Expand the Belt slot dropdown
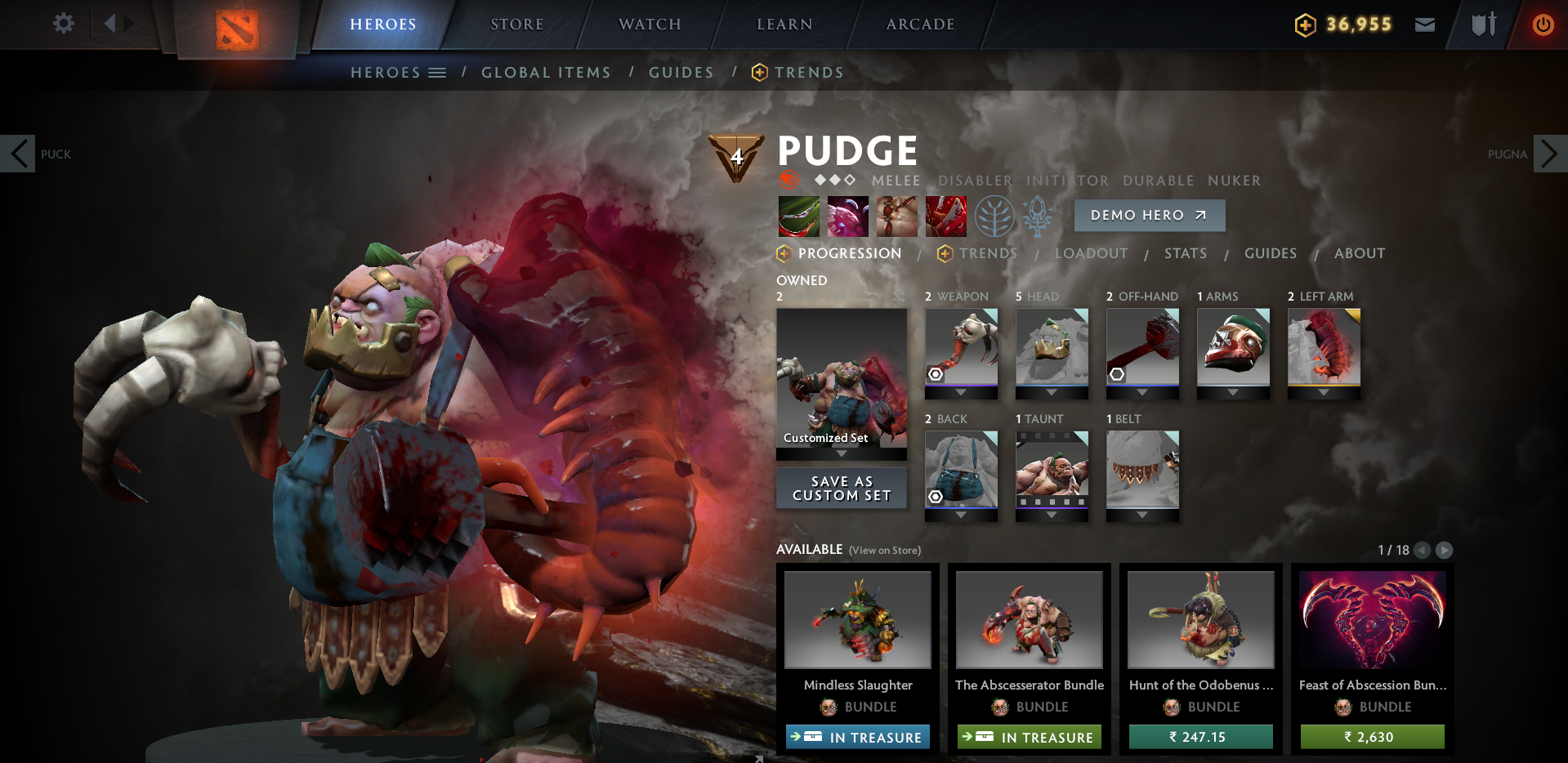The width and height of the screenshot is (1568, 763). (x=1142, y=515)
